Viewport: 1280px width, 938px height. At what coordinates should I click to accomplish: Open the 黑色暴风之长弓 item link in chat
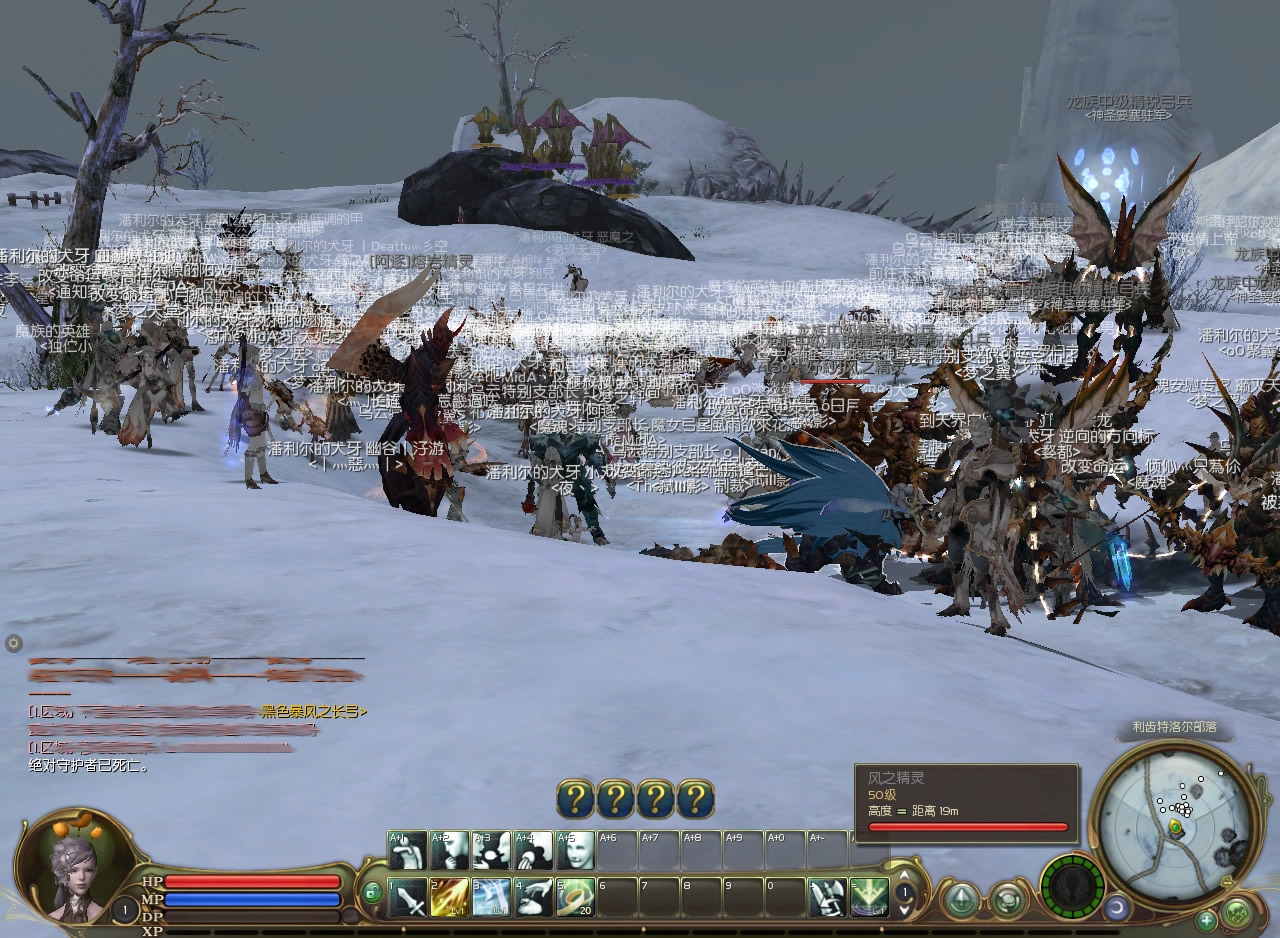313,712
